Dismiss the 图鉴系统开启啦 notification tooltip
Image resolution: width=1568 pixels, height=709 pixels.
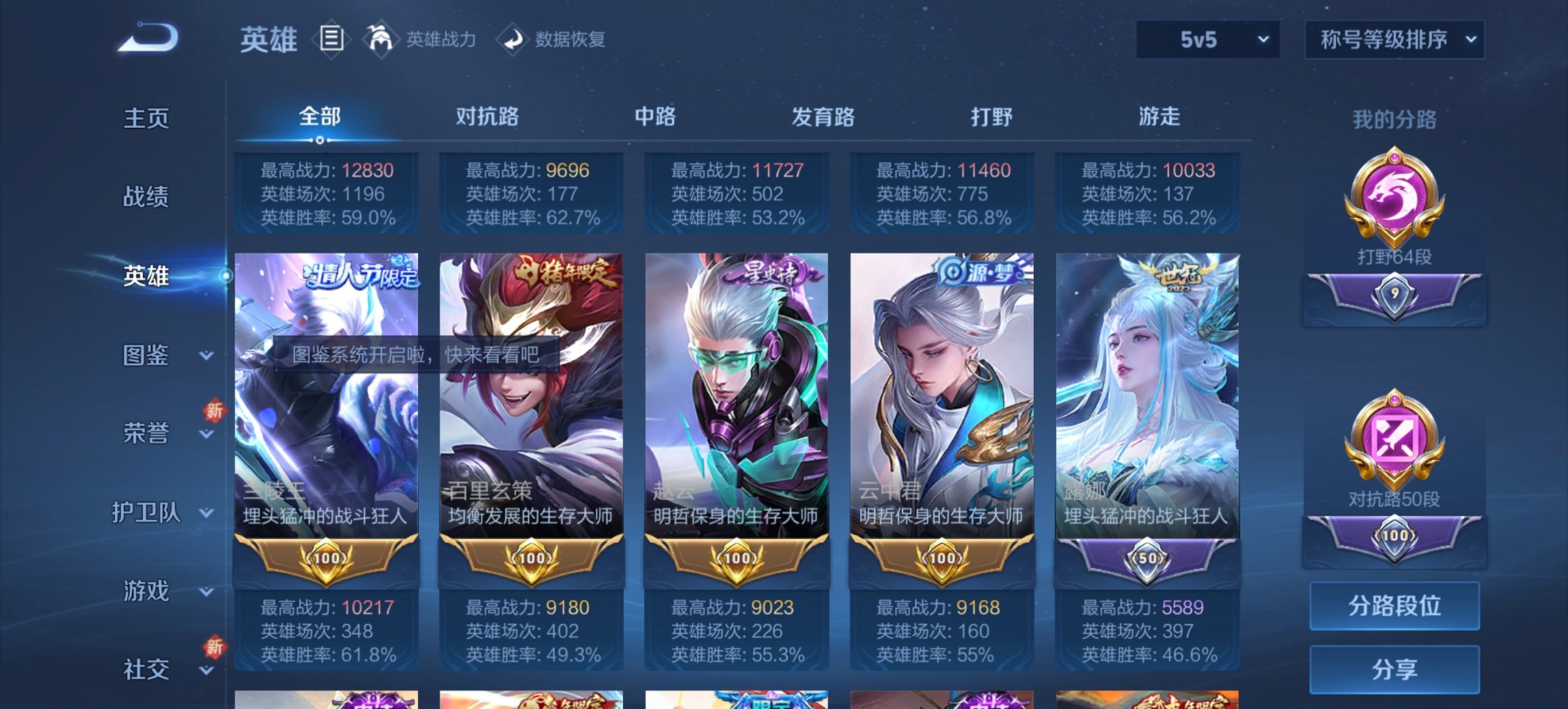click(417, 354)
